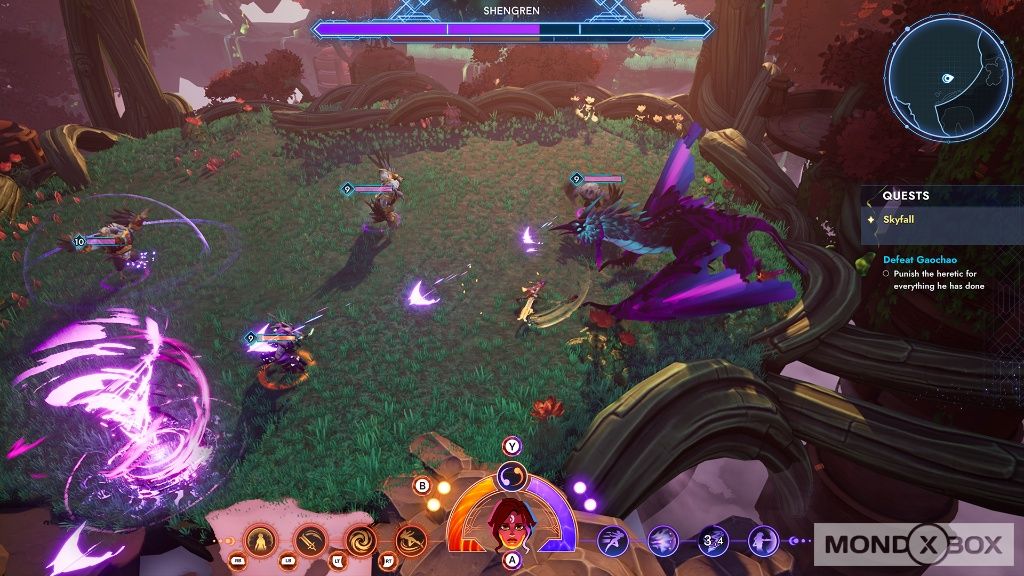Switch forms with the yin-yang icon

click(x=512, y=478)
